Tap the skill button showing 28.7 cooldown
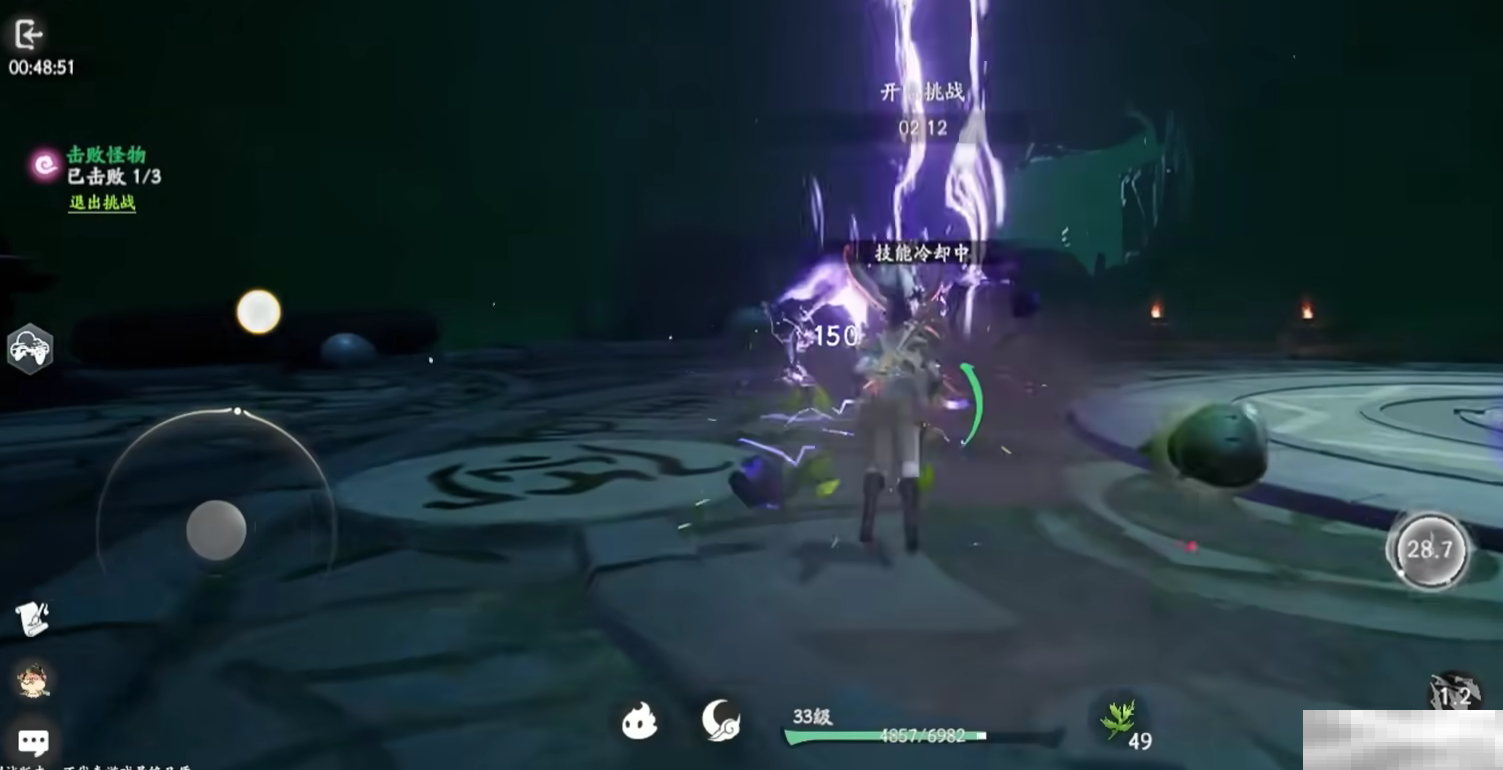Viewport: 1503px width, 770px height. 1429,549
